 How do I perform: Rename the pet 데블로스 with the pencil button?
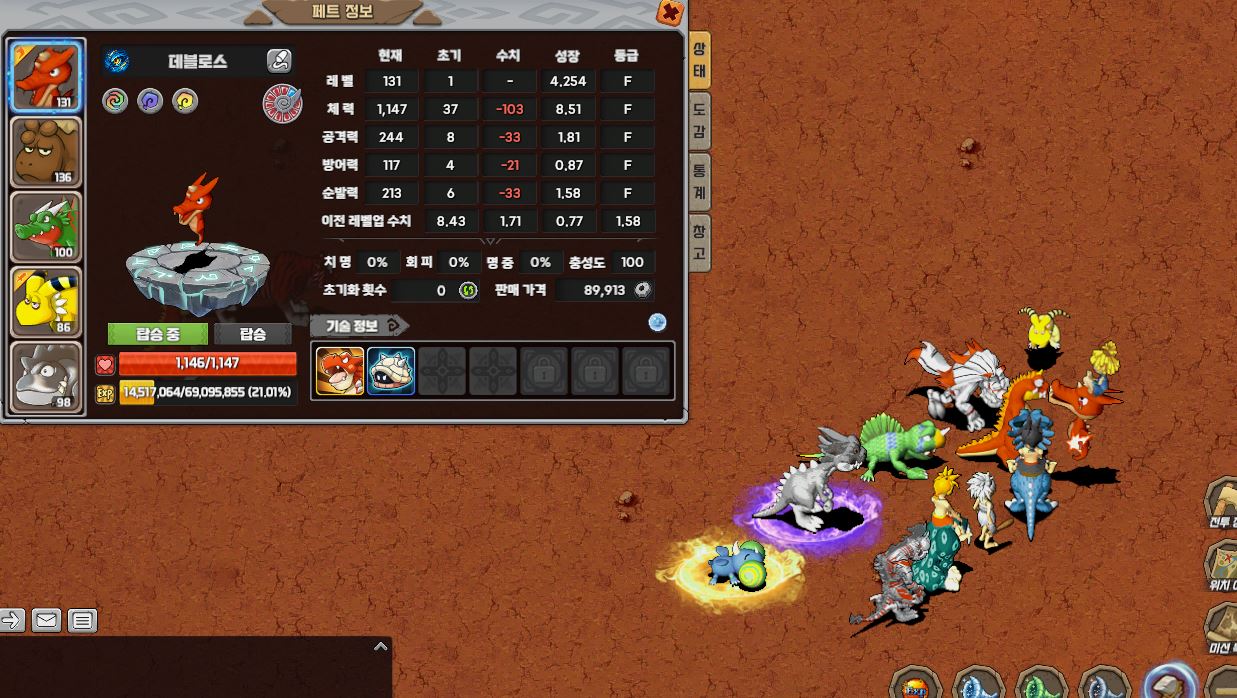pos(279,61)
